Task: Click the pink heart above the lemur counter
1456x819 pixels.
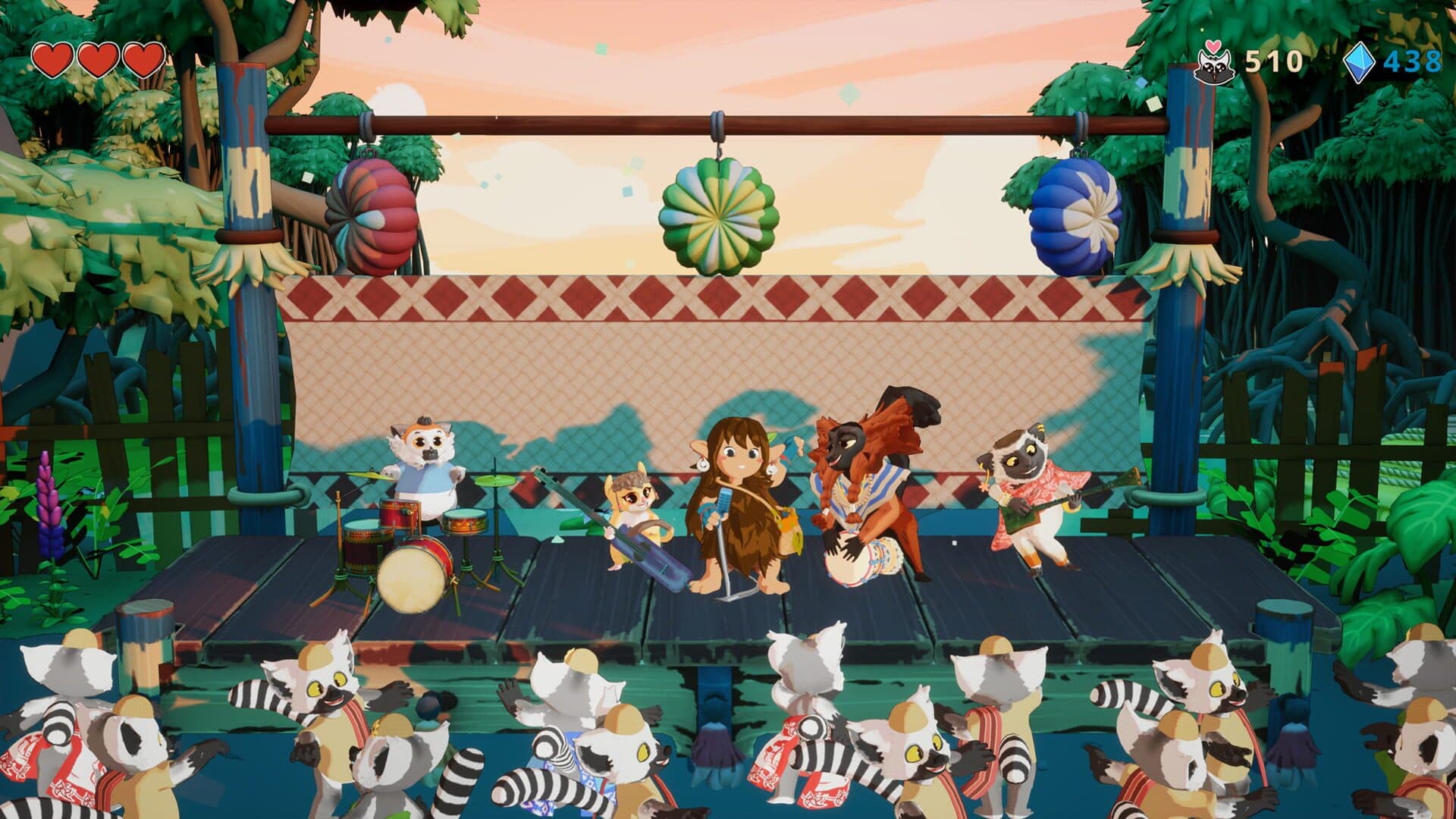Action: [x=1214, y=45]
